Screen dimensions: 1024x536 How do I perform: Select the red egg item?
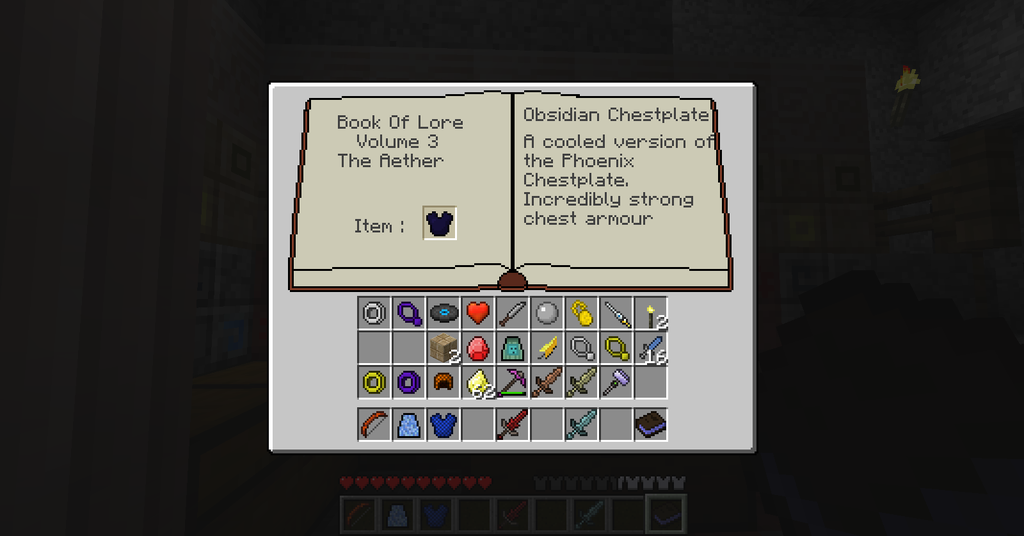pos(478,348)
